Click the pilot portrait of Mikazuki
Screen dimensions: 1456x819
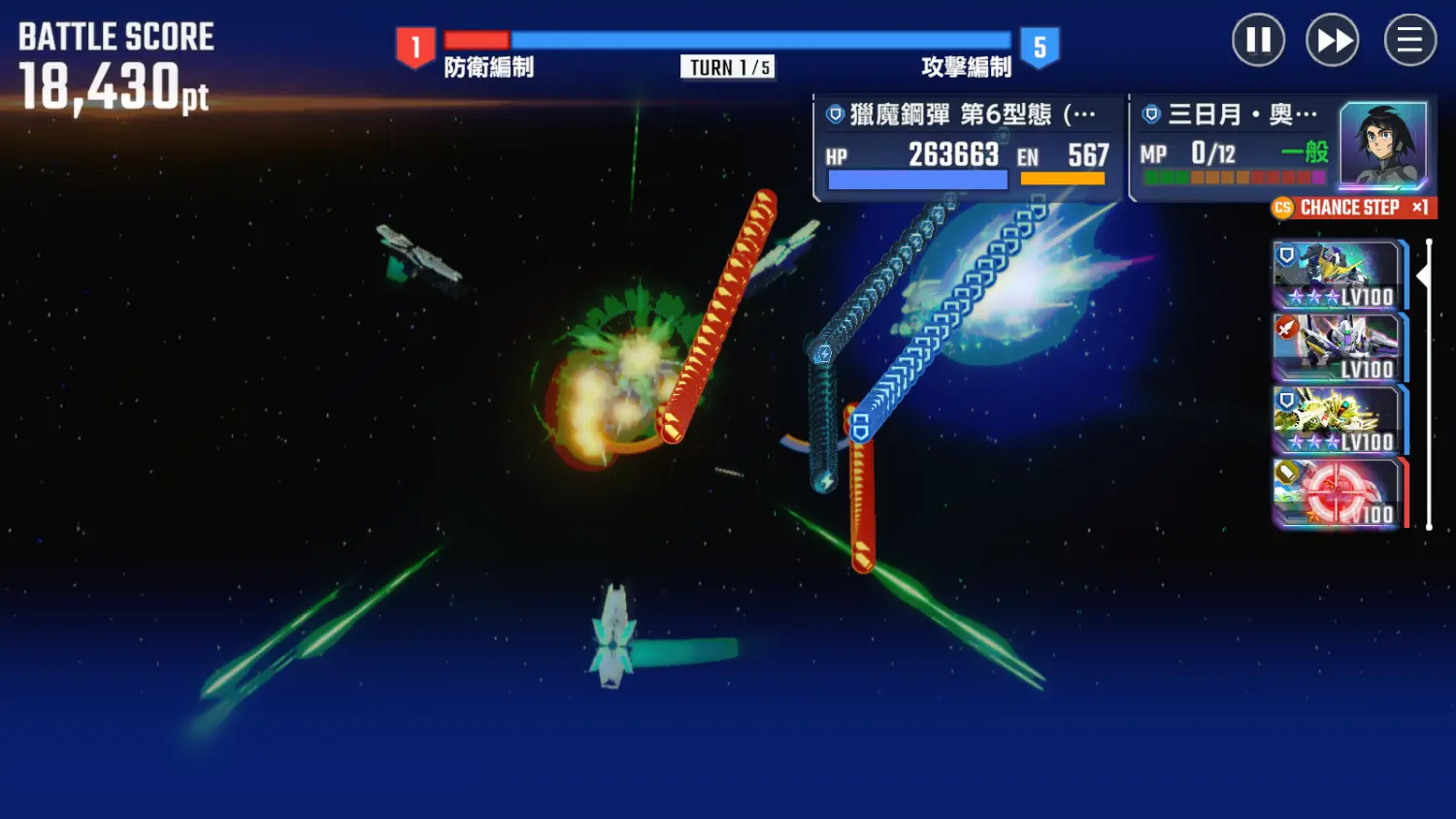coord(1382,146)
